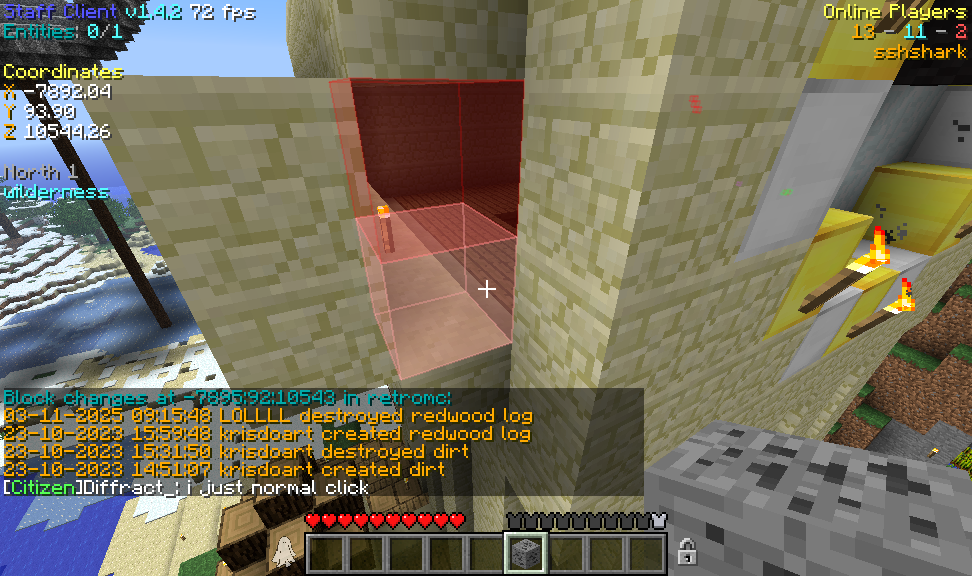Select the stone block hotbar slot

[x=526, y=553]
